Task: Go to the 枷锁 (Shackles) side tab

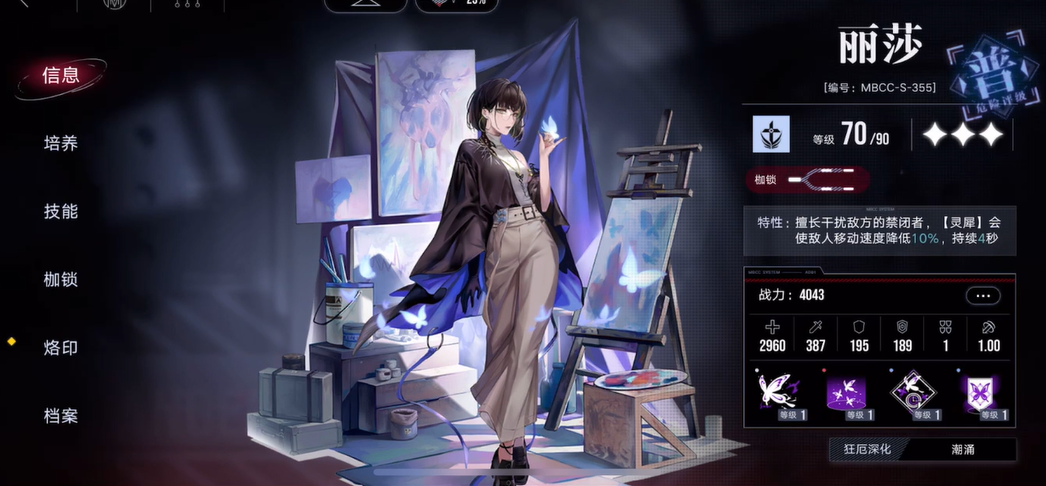Action: pyautogui.click(x=60, y=279)
